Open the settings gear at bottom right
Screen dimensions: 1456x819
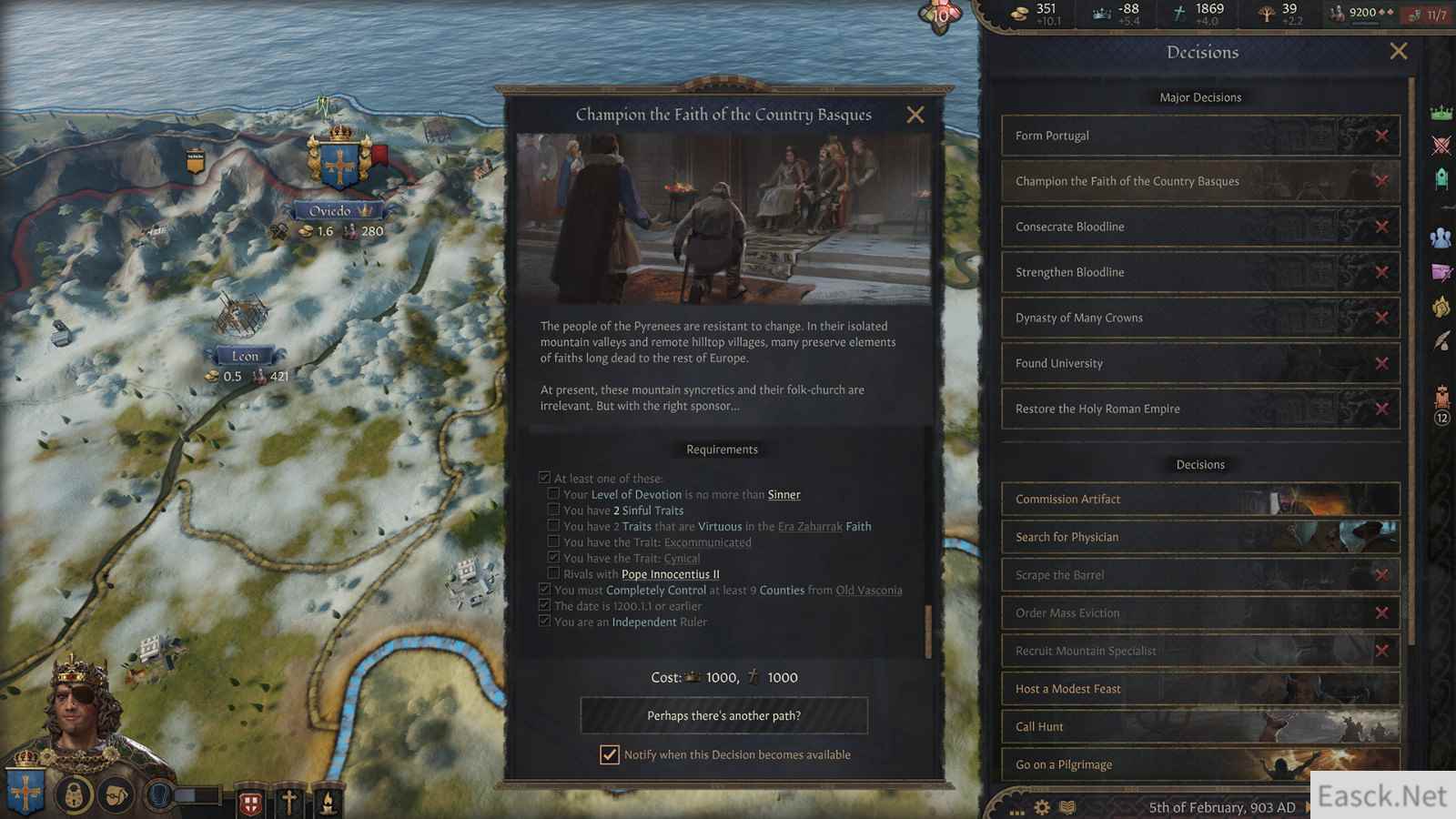(1041, 807)
